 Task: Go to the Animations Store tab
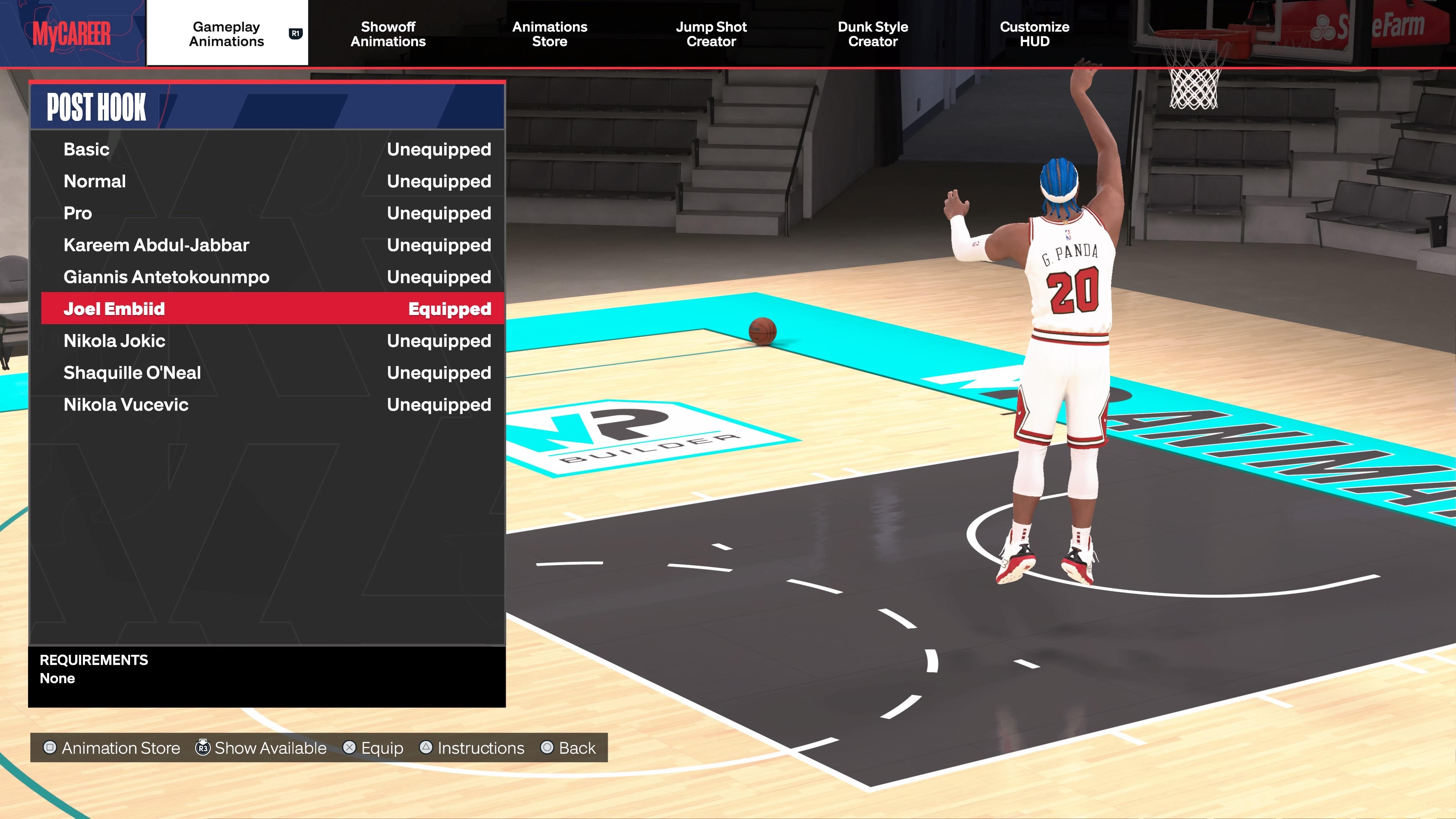tap(549, 34)
